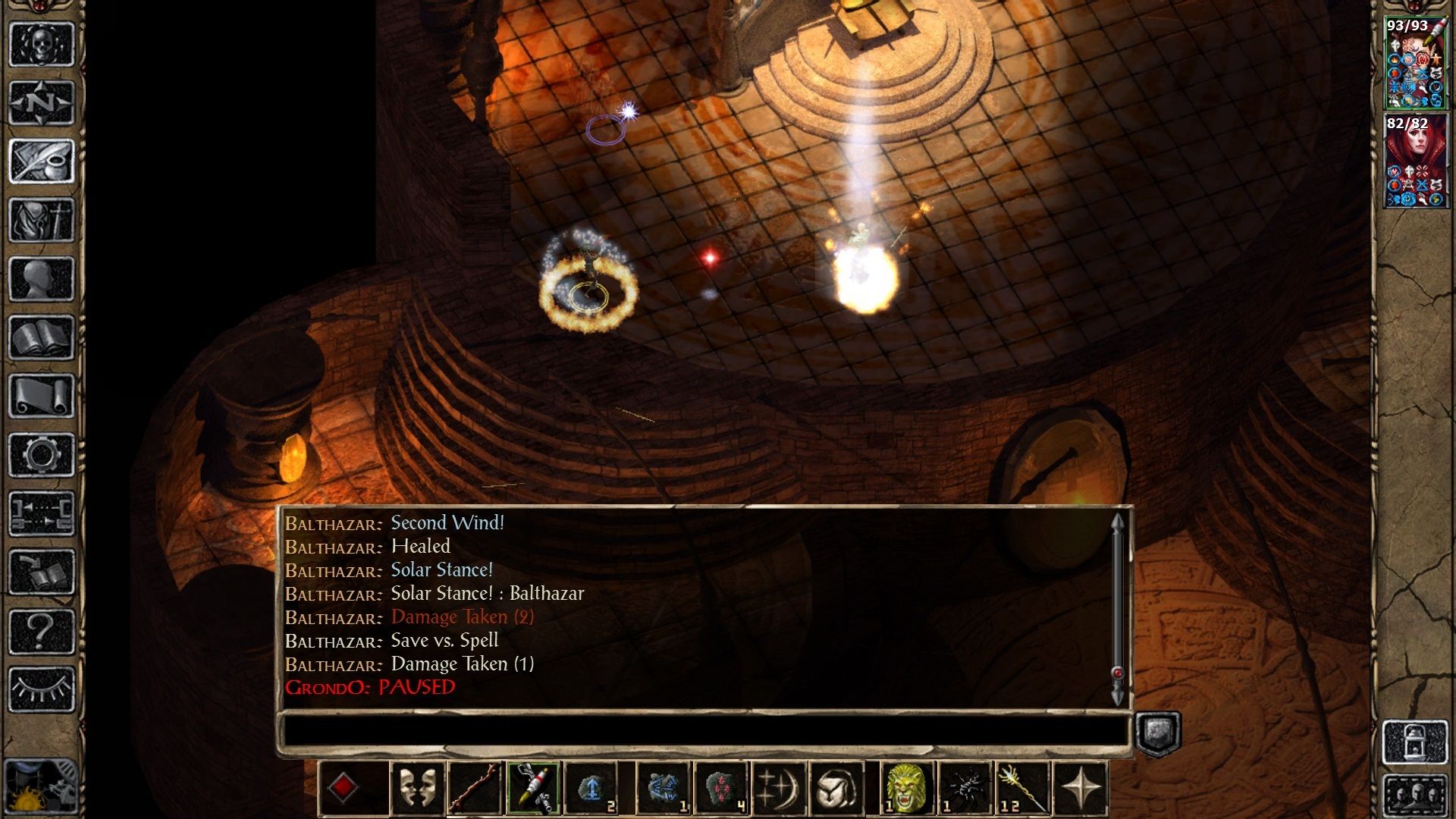Click the red diamond slot on the action bar

pyautogui.click(x=343, y=788)
